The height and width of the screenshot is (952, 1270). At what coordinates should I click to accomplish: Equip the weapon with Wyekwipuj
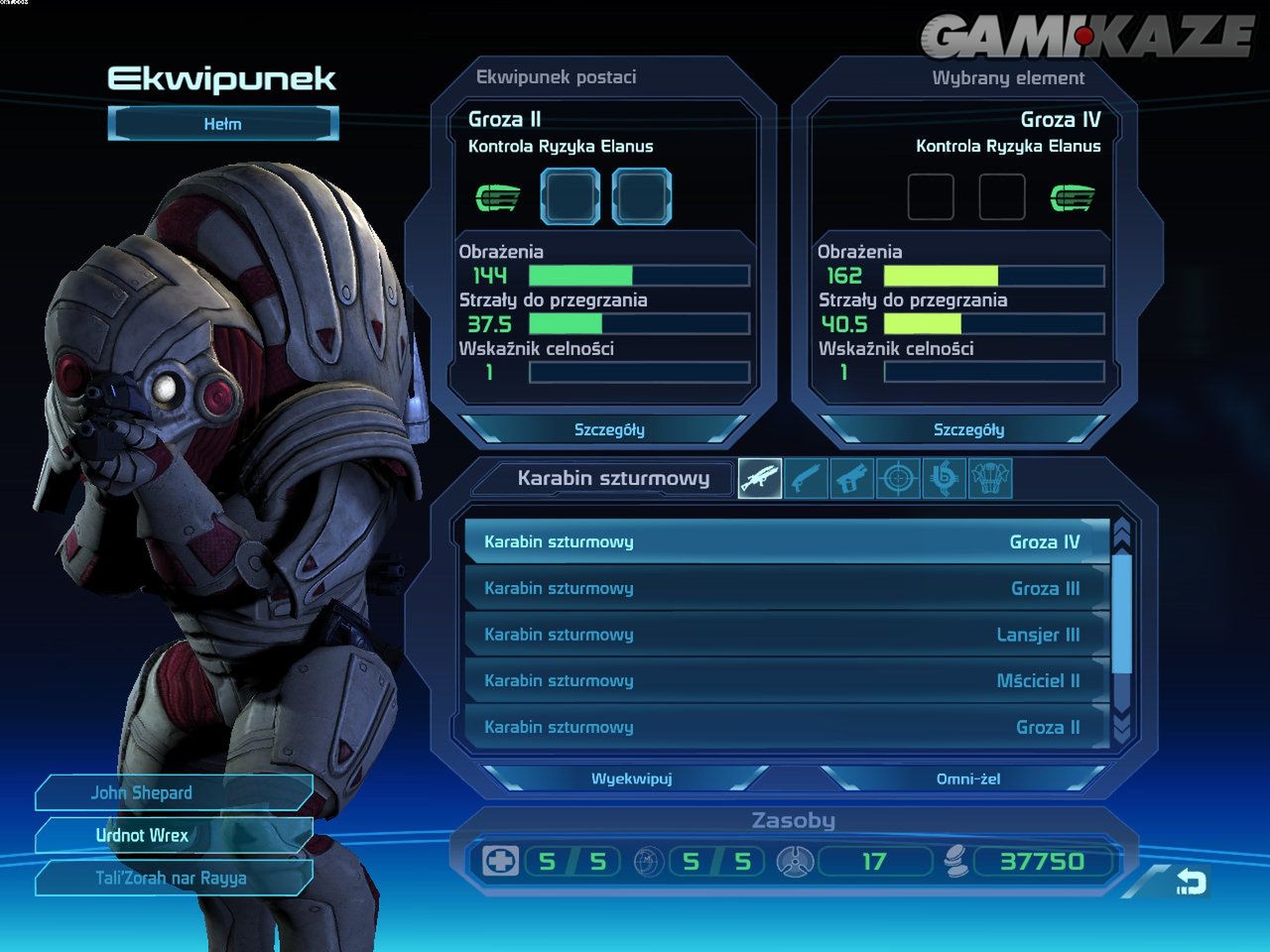coord(631,778)
